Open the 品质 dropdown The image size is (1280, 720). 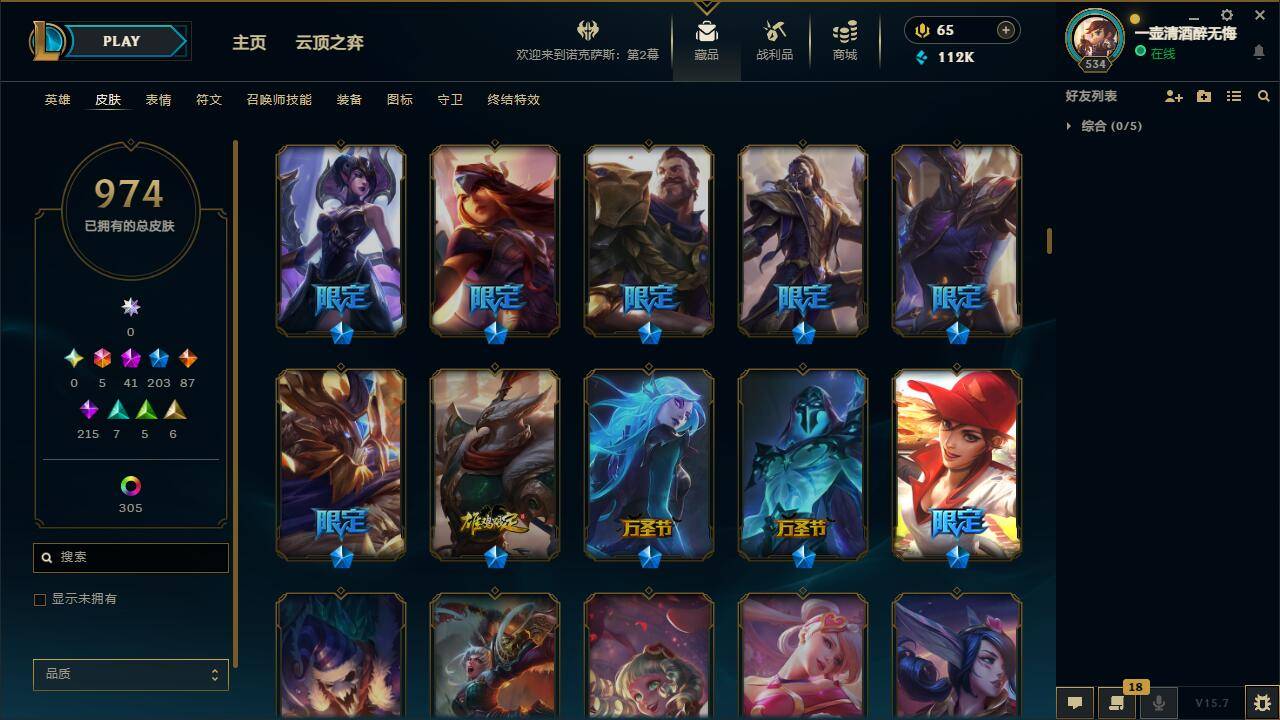[x=130, y=674]
